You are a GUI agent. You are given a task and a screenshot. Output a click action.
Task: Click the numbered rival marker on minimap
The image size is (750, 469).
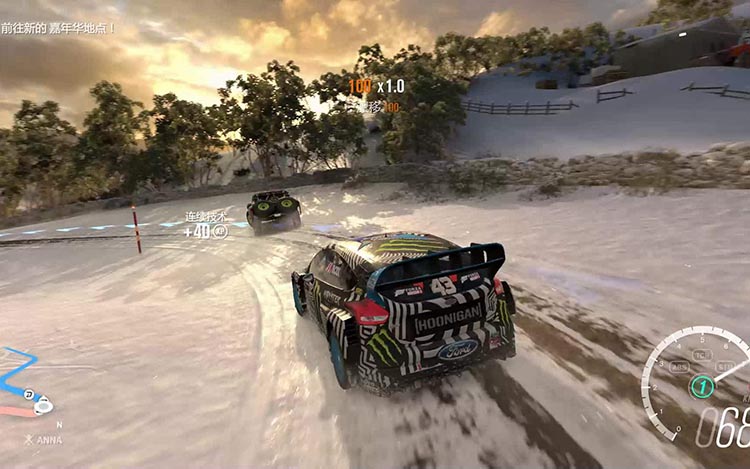tap(29, 394)
